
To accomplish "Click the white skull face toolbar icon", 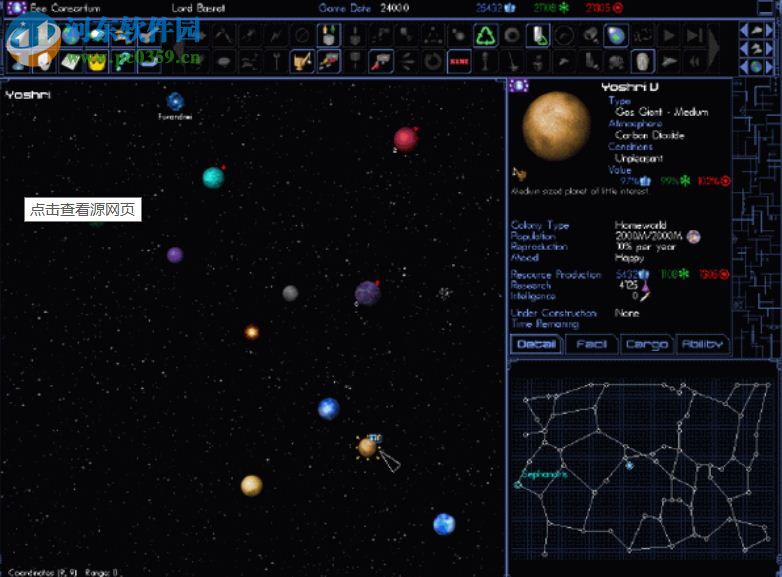I will coord(642,61).
